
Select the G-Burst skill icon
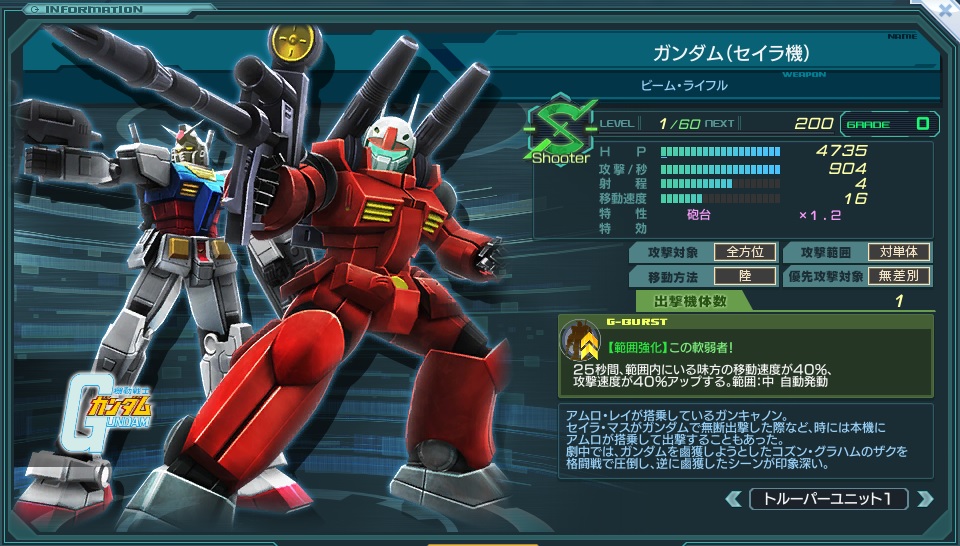[580, 344]
